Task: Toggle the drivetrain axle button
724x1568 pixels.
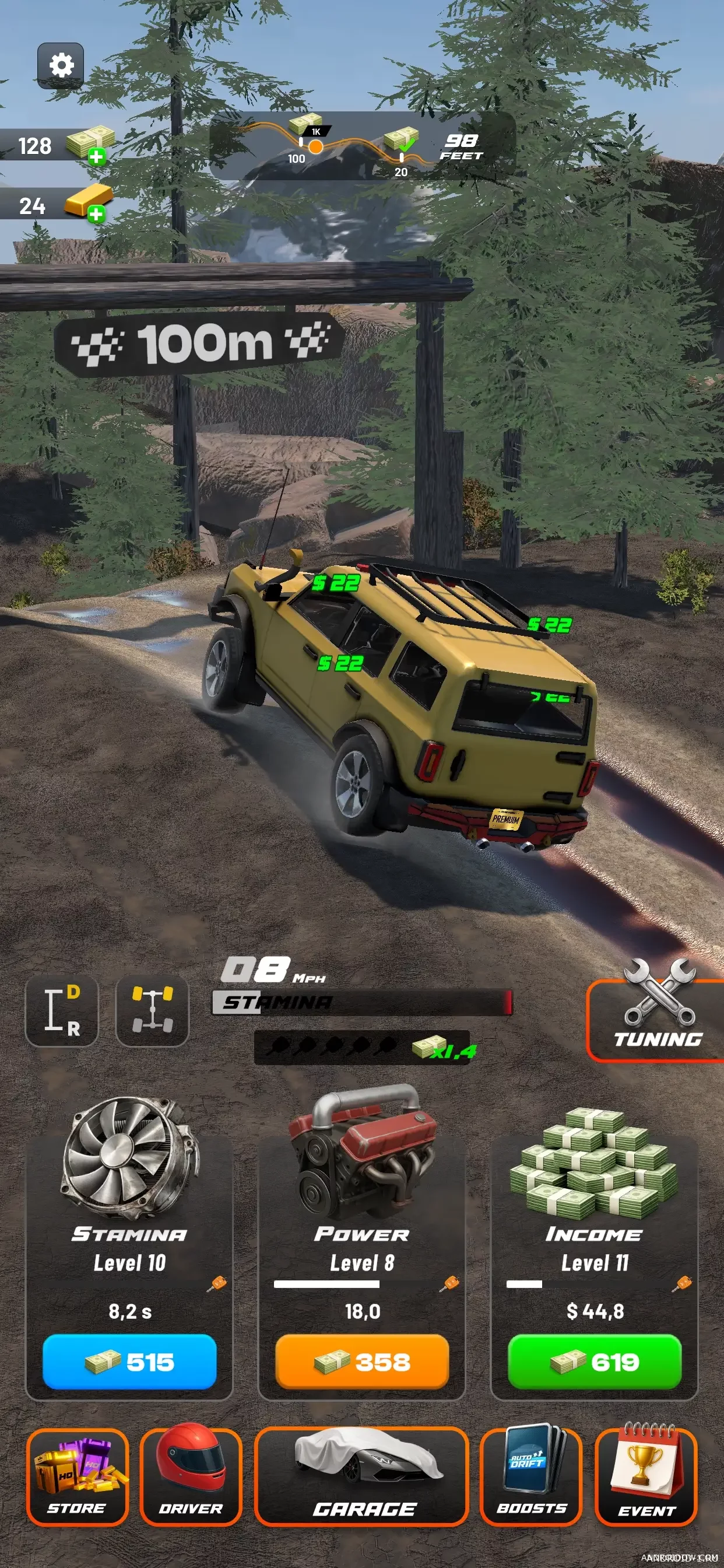Action: 152,1010
